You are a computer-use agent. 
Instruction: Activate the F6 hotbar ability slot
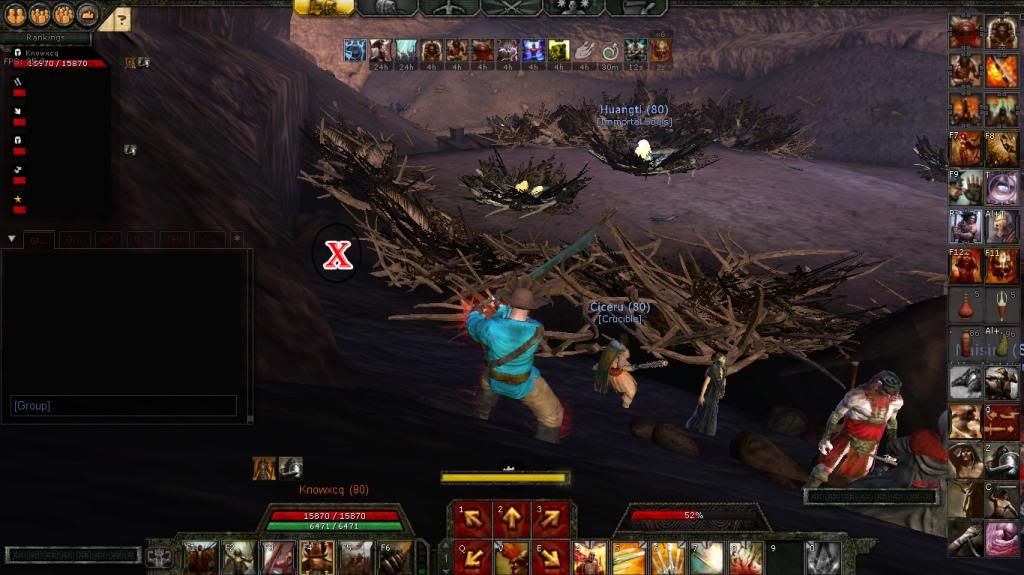click(393, 556)
